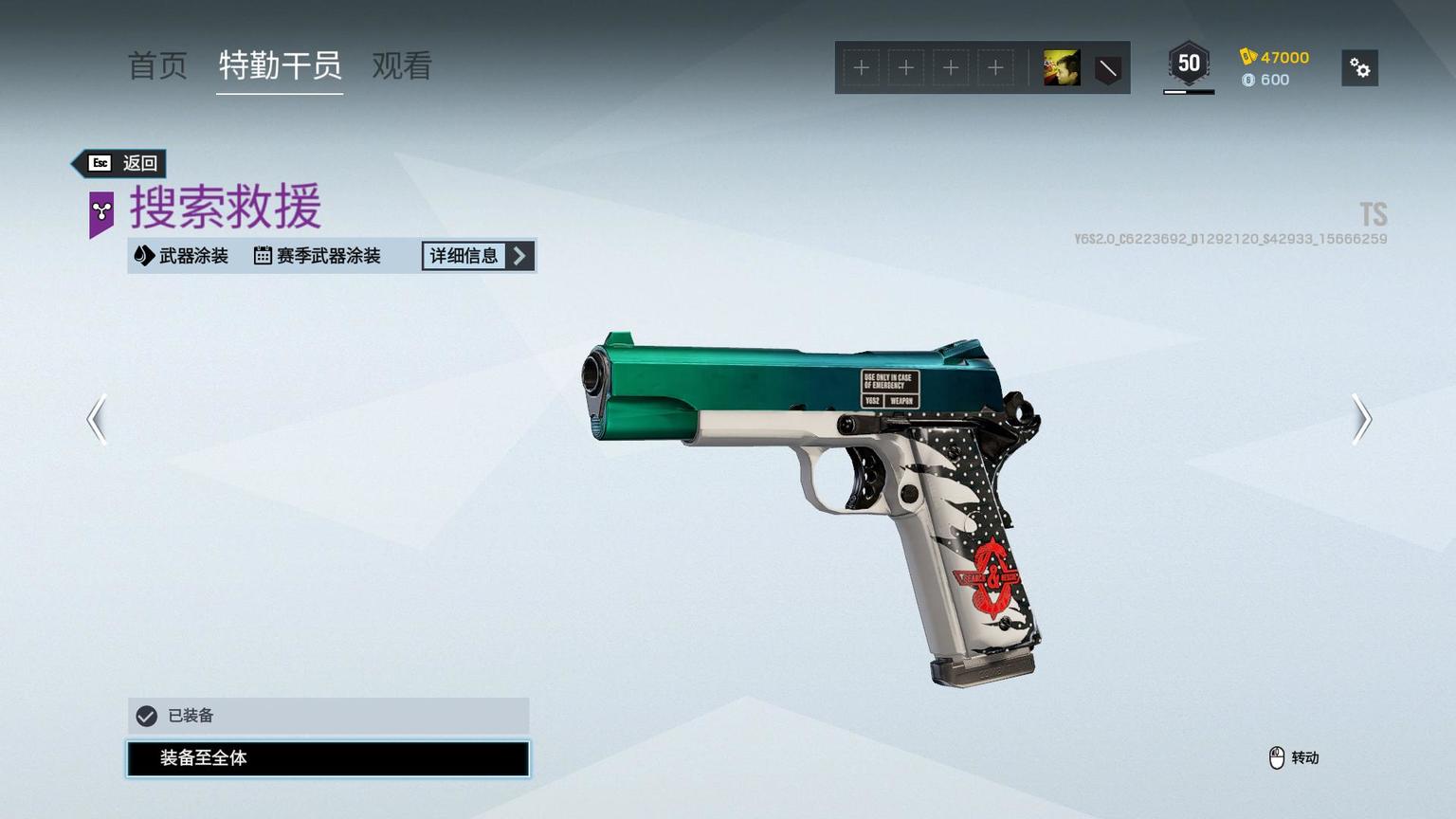Screen dimensions: 1456x819
Task: Open 详细信息 details for this skin
Action: click(478, 256)
